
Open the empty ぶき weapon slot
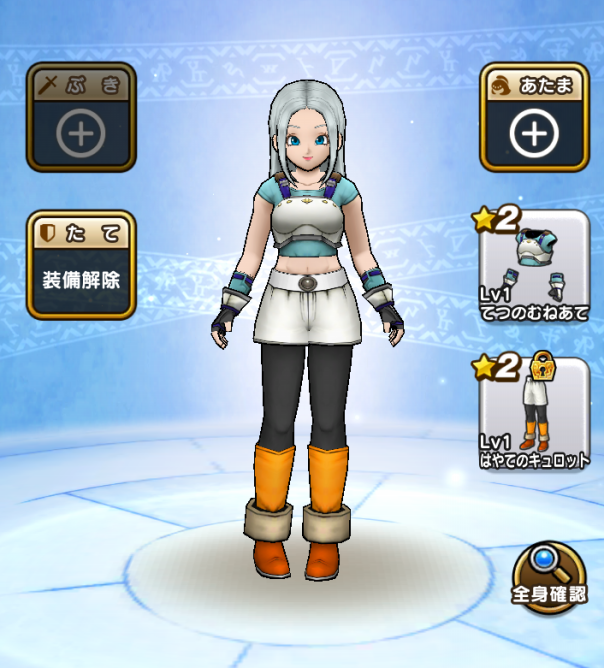79,117
